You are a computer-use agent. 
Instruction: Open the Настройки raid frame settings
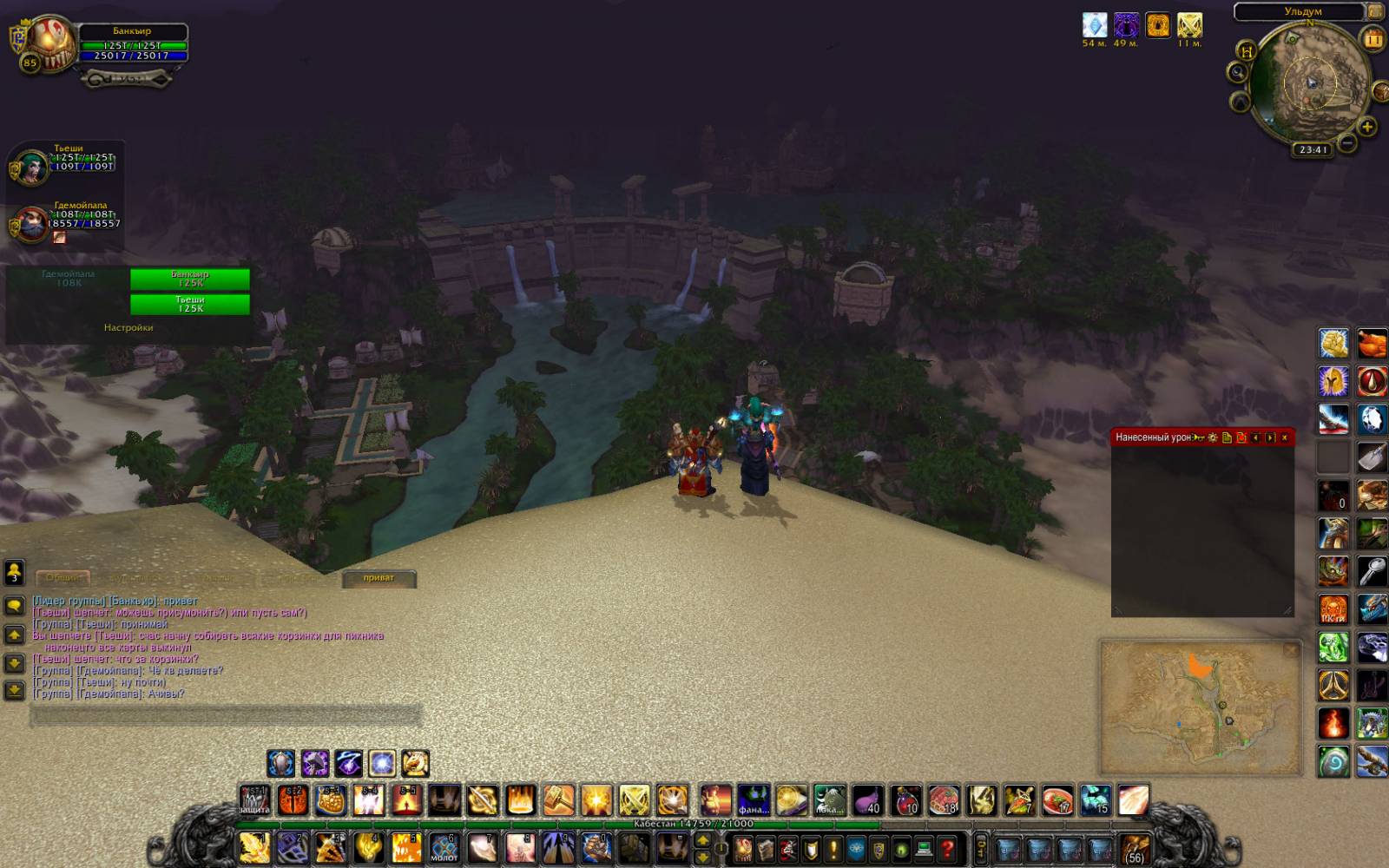coord(128,328)
